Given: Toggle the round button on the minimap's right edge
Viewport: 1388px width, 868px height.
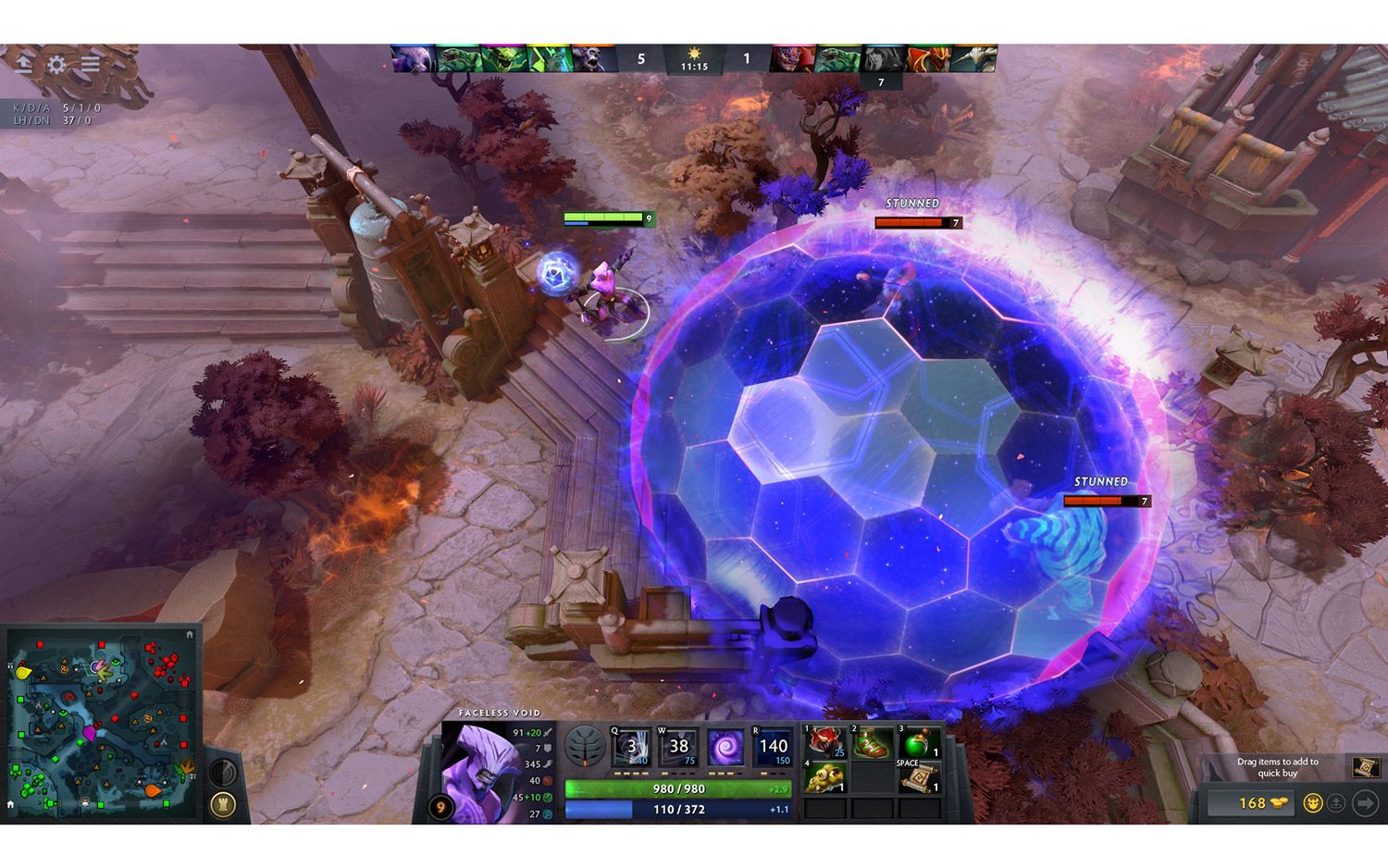Looking at the screenshot, I should [x=223, y=771].
